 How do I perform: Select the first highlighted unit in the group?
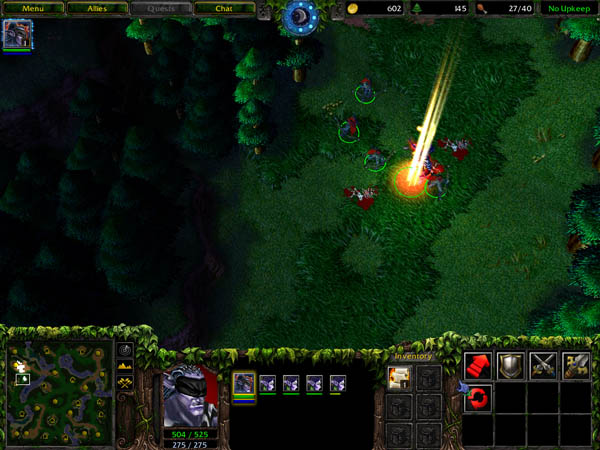pyautogui.click(x=244, y=383)
